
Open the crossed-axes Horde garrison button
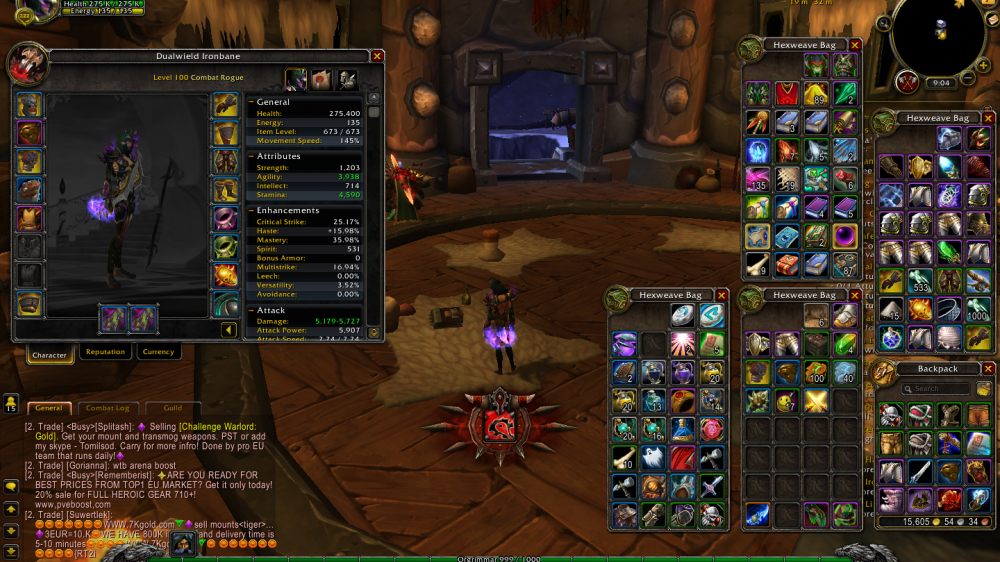pos(907,81)
